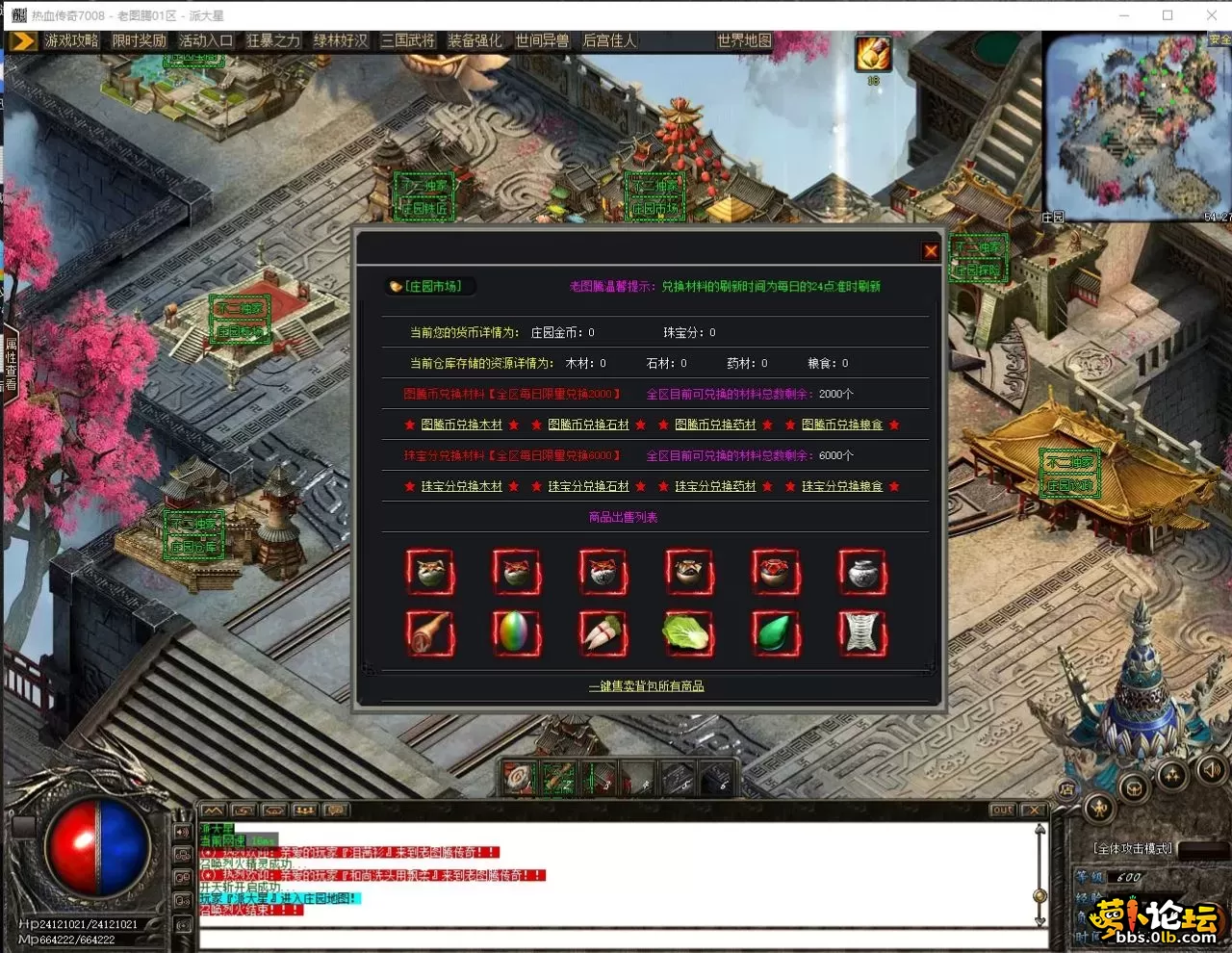Close the 庄园市场 market dialog
Image resolution: width=1232 pixels, height=953 pixels.
[x=930, y=251]
